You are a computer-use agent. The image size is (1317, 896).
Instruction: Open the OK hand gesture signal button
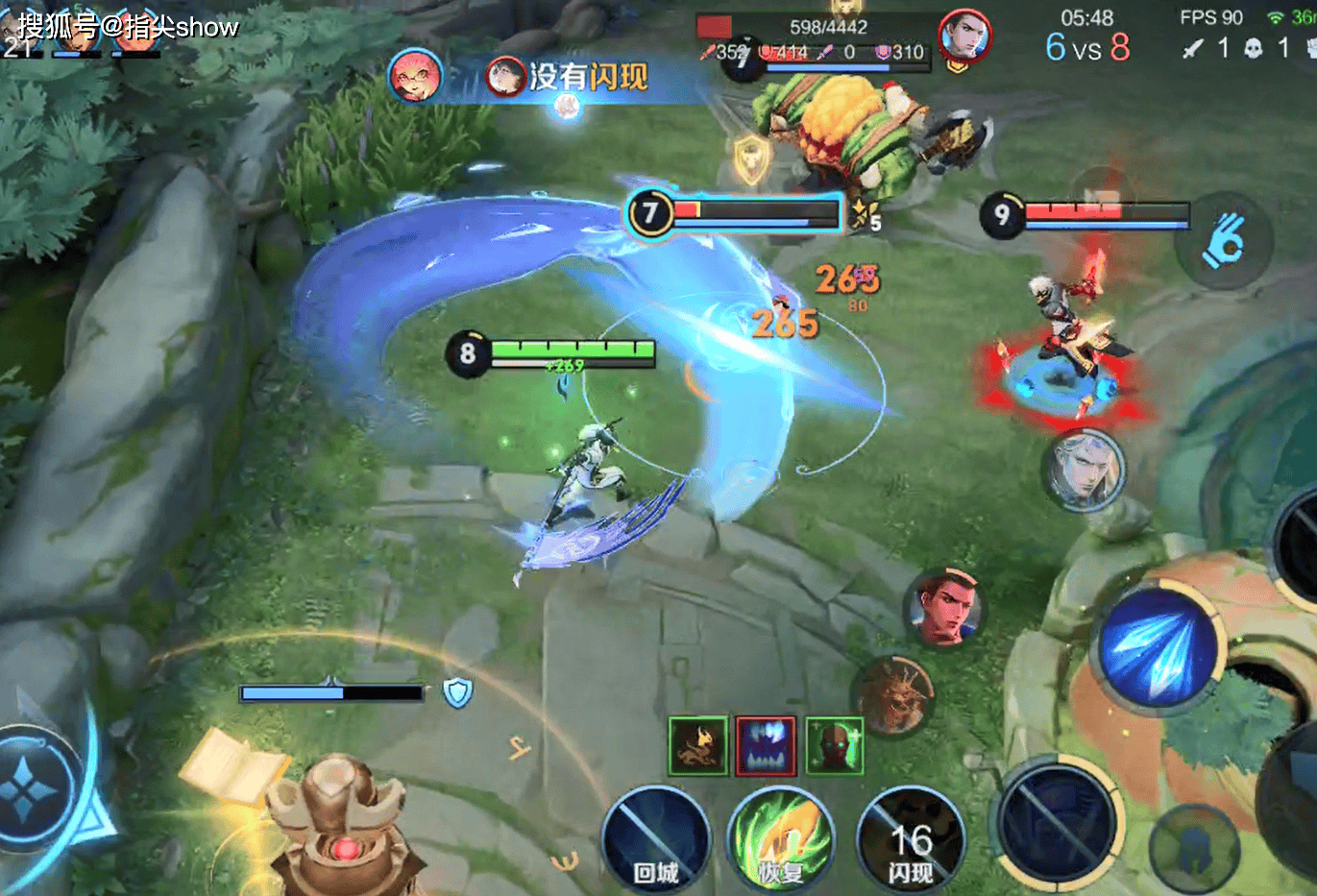click(1224, 240)
